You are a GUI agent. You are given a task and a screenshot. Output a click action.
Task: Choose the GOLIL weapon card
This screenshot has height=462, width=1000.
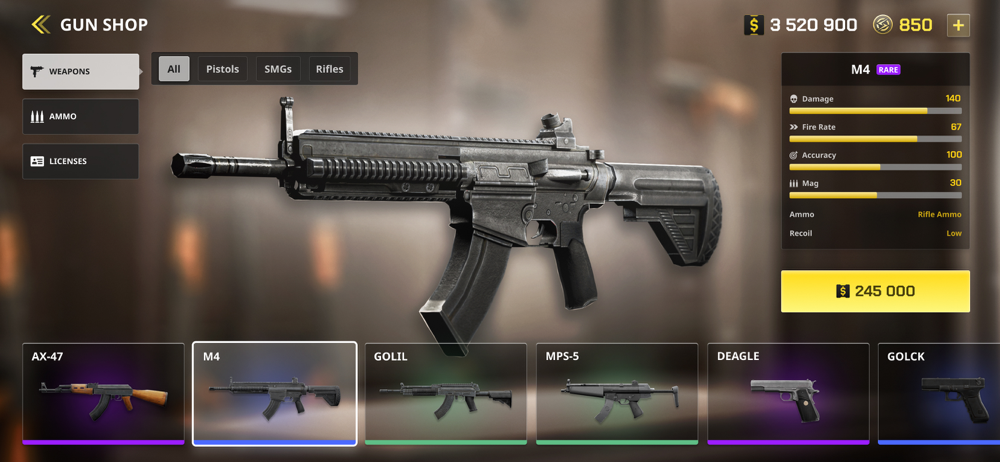pos(446,393)
